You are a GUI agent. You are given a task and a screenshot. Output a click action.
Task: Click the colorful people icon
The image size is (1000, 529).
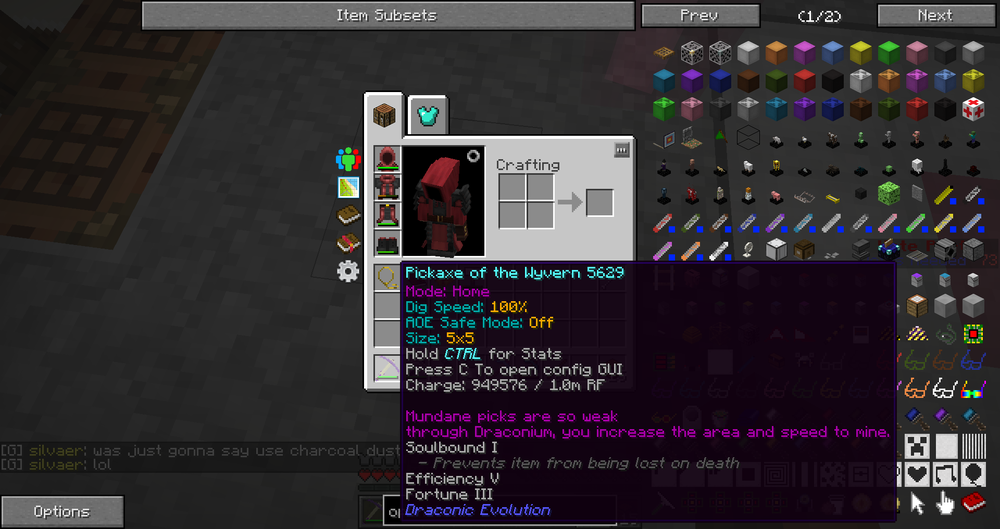[347, 158]
